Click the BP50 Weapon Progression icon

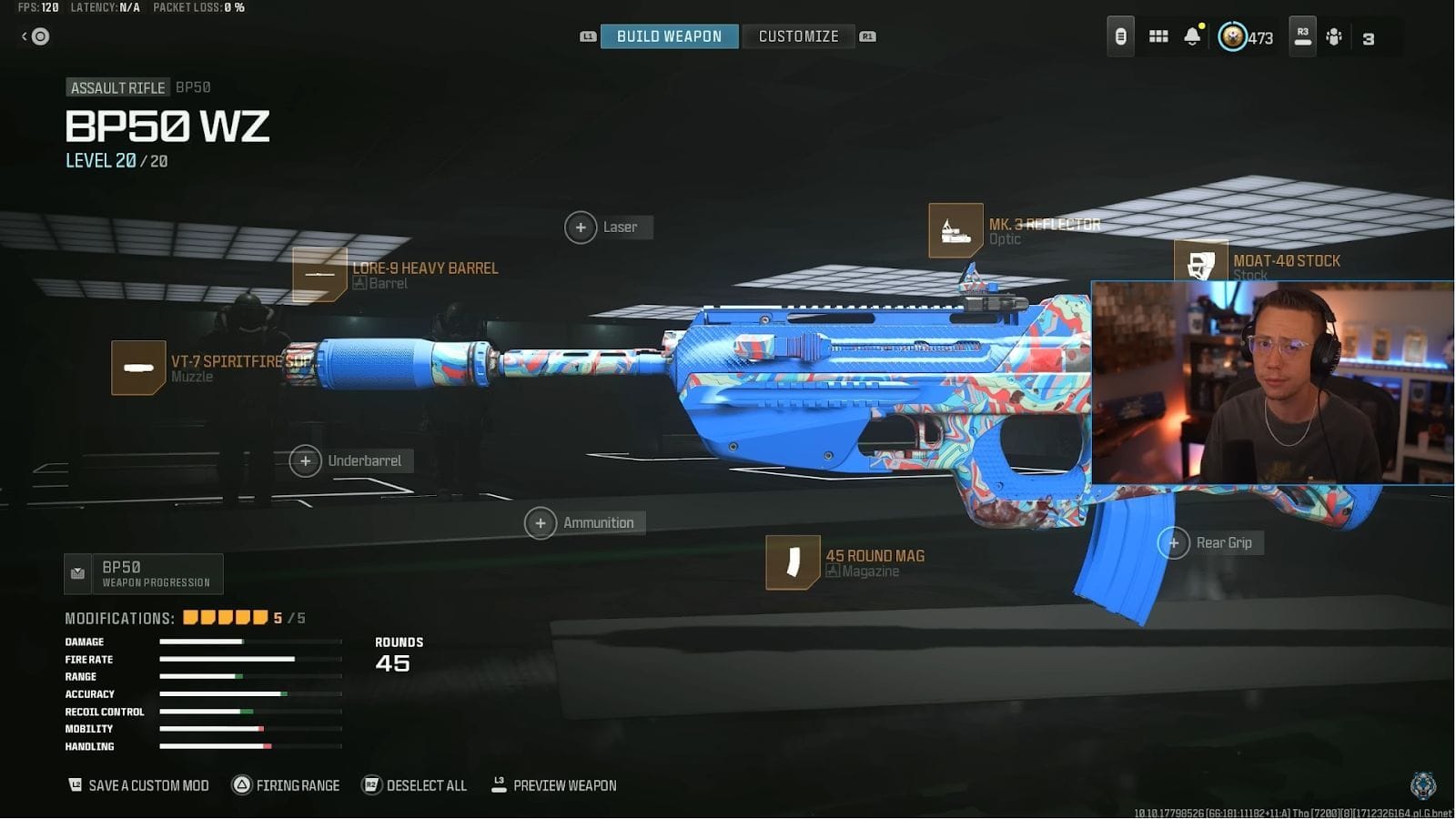click(x=78, y=573)
